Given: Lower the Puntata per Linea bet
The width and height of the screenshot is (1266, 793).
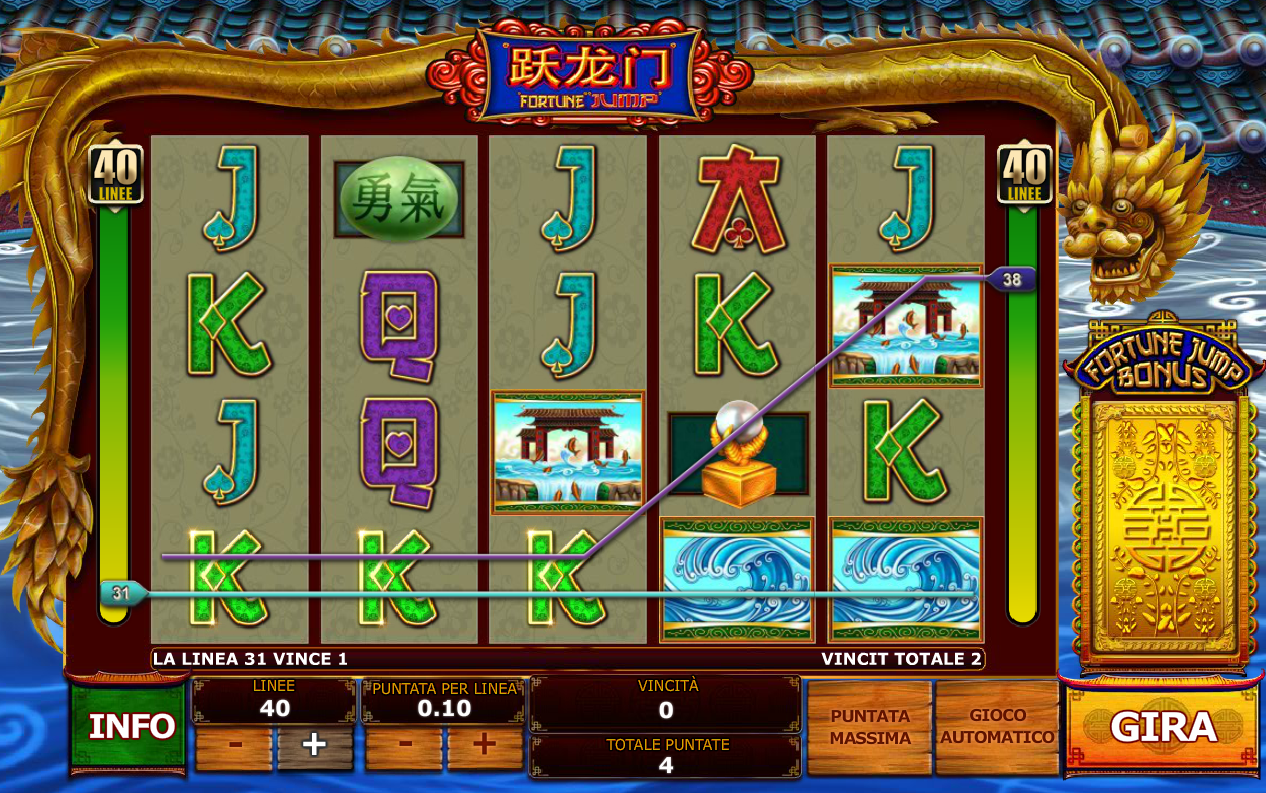Looking at the screenshot, I should click(x=404, y=746).
